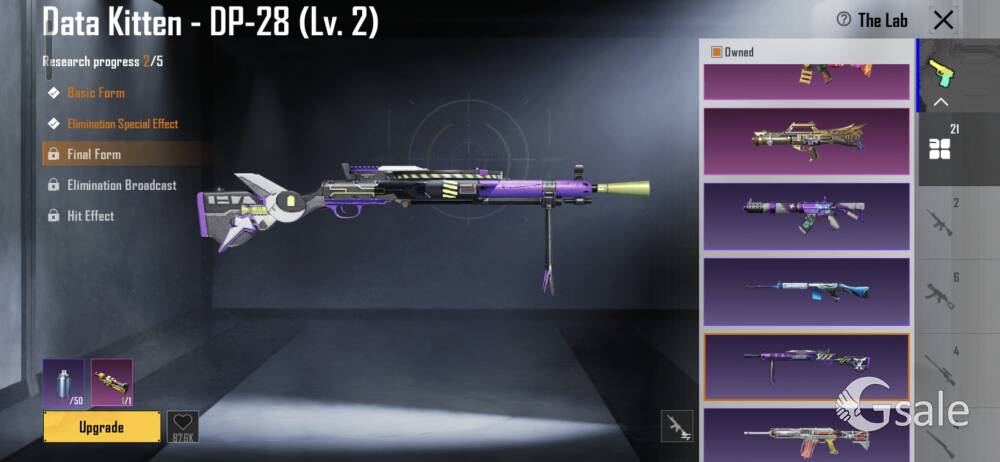Select the Basic Form stage

click(96, 93)
